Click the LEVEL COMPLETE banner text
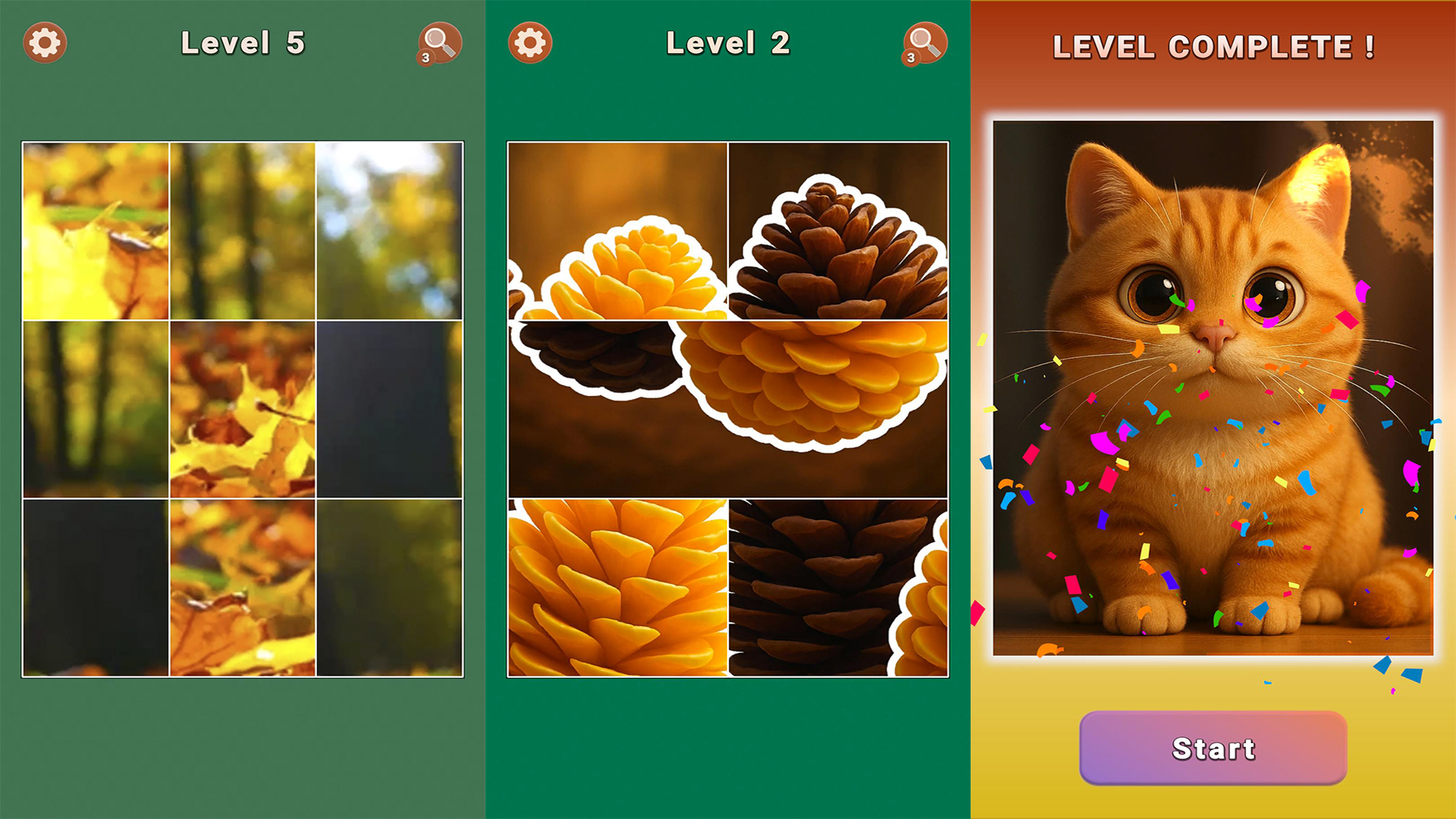1456x819 pixels. click(1213, 48)
